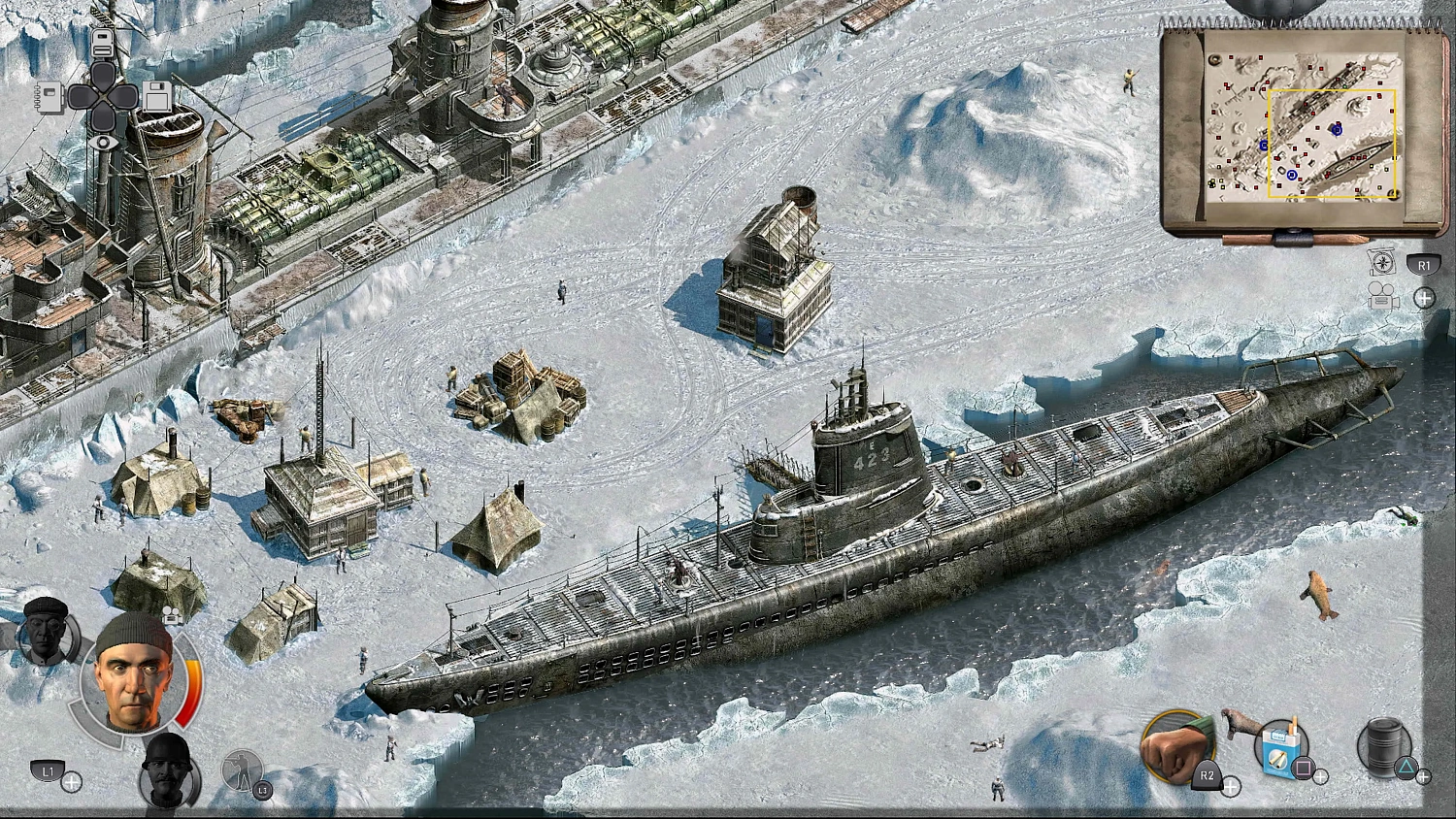The height and width of the screenshot is (819, 1456).
Task: Open the notebook journal icon left of the d-pad
Action: 50,97
